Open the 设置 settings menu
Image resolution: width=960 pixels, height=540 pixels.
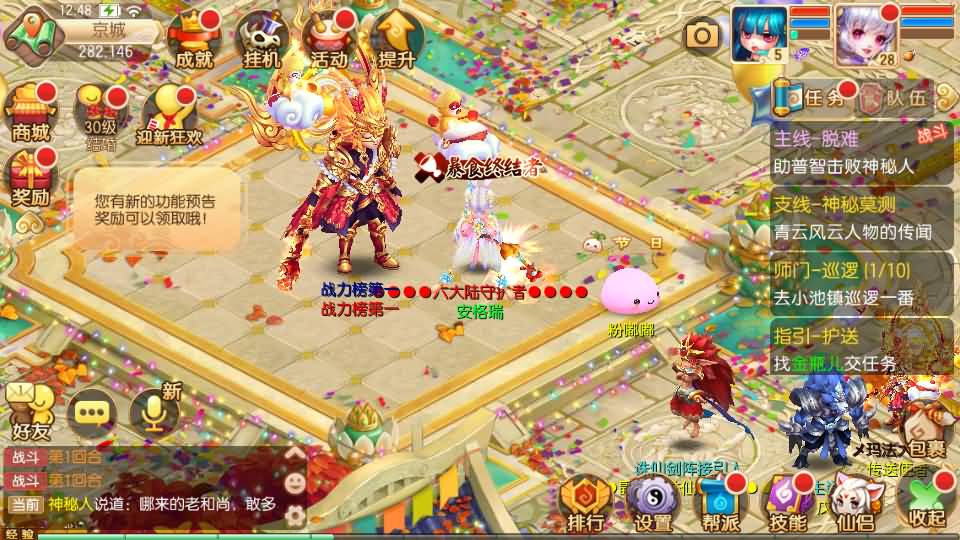tap(653, 503)
